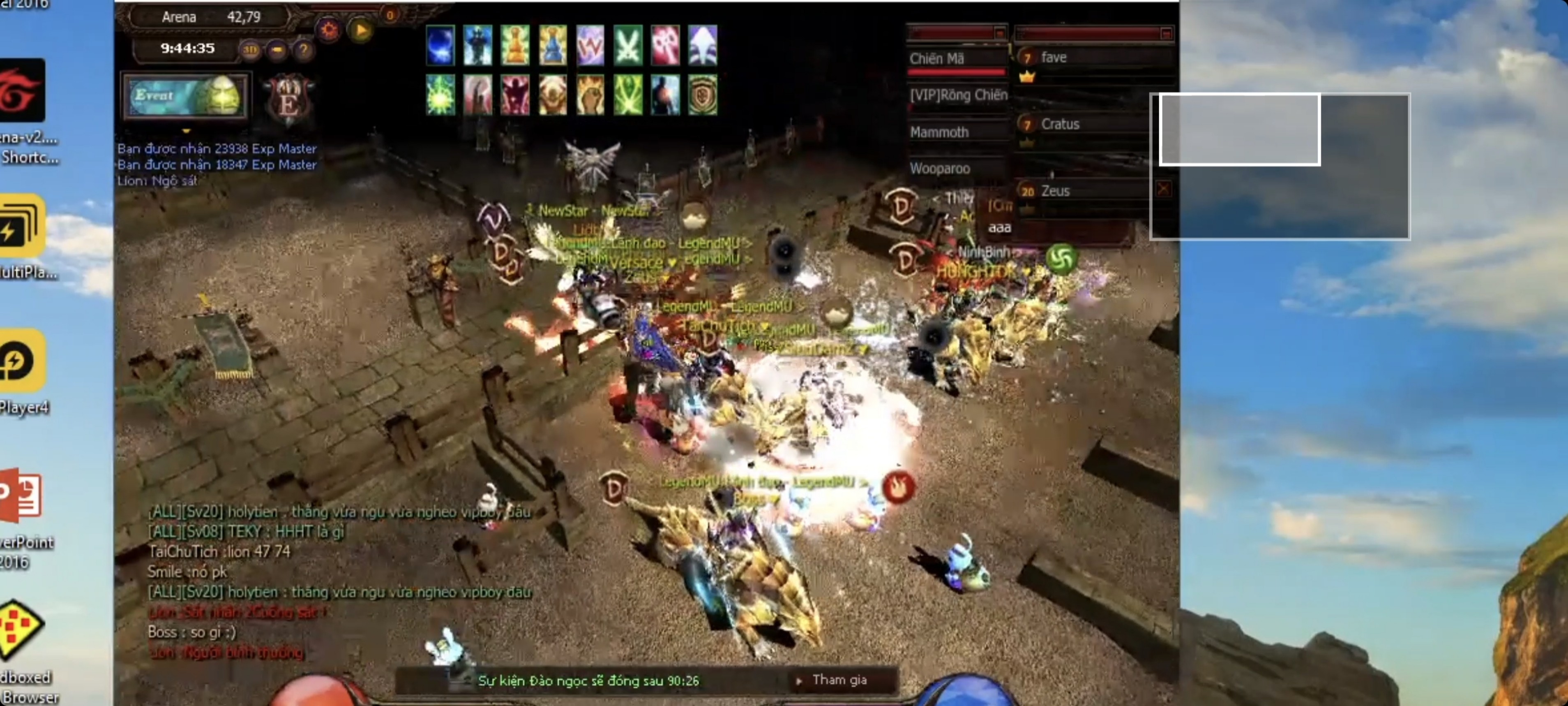Viewport: 1568px width, 706px height.
Task: Toggle the 3D view button
Action: pos(249,49)
